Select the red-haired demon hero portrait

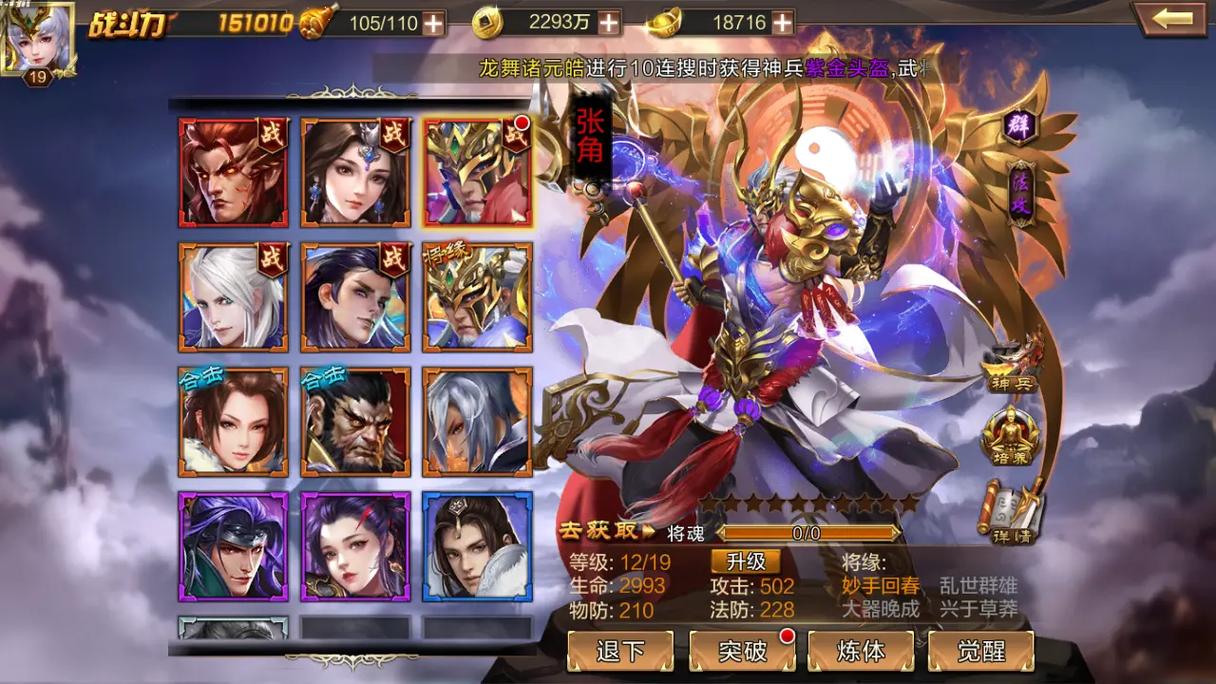coord(233,173)
